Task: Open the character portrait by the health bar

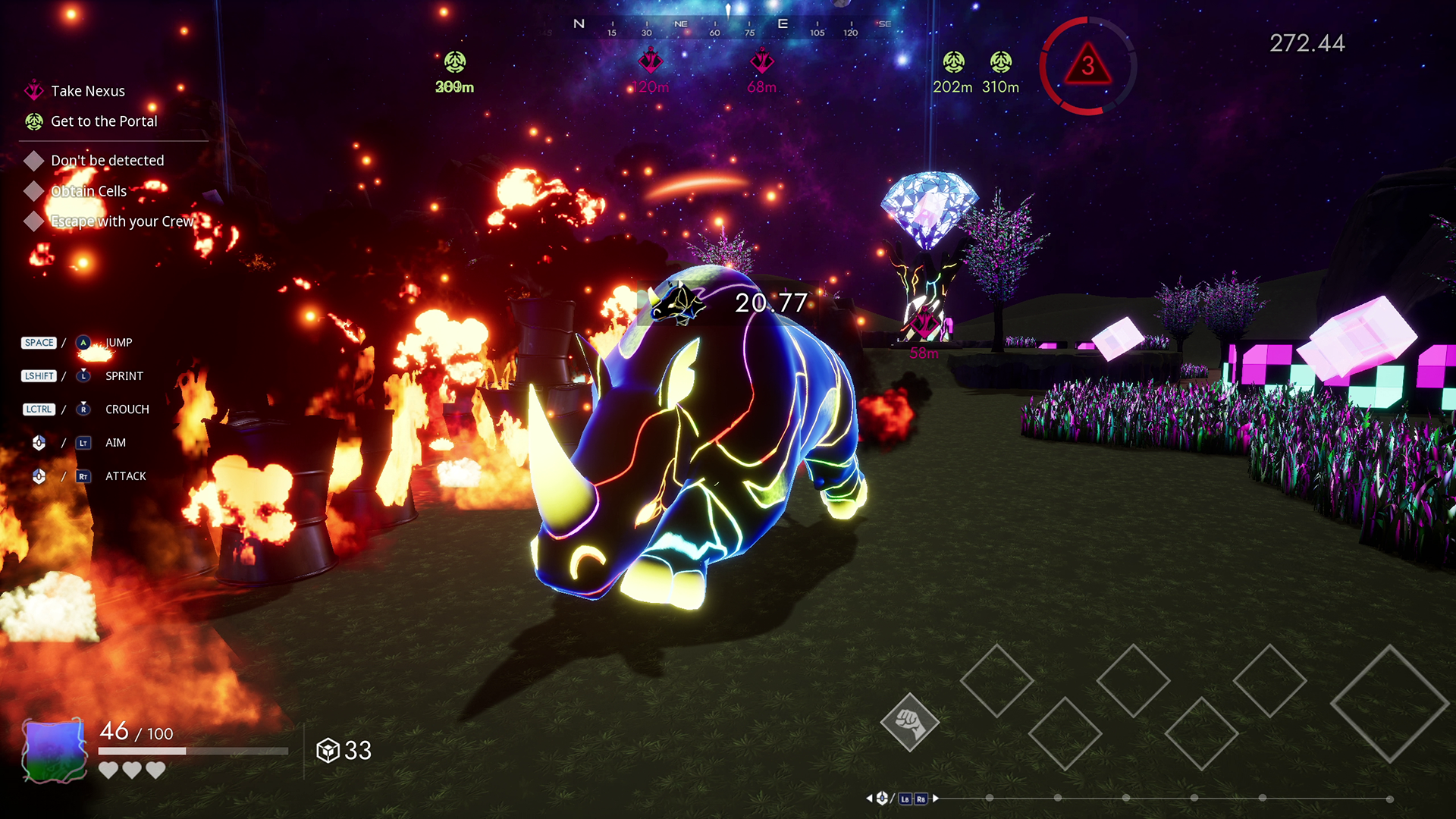Action: click(x=53, y=750)
